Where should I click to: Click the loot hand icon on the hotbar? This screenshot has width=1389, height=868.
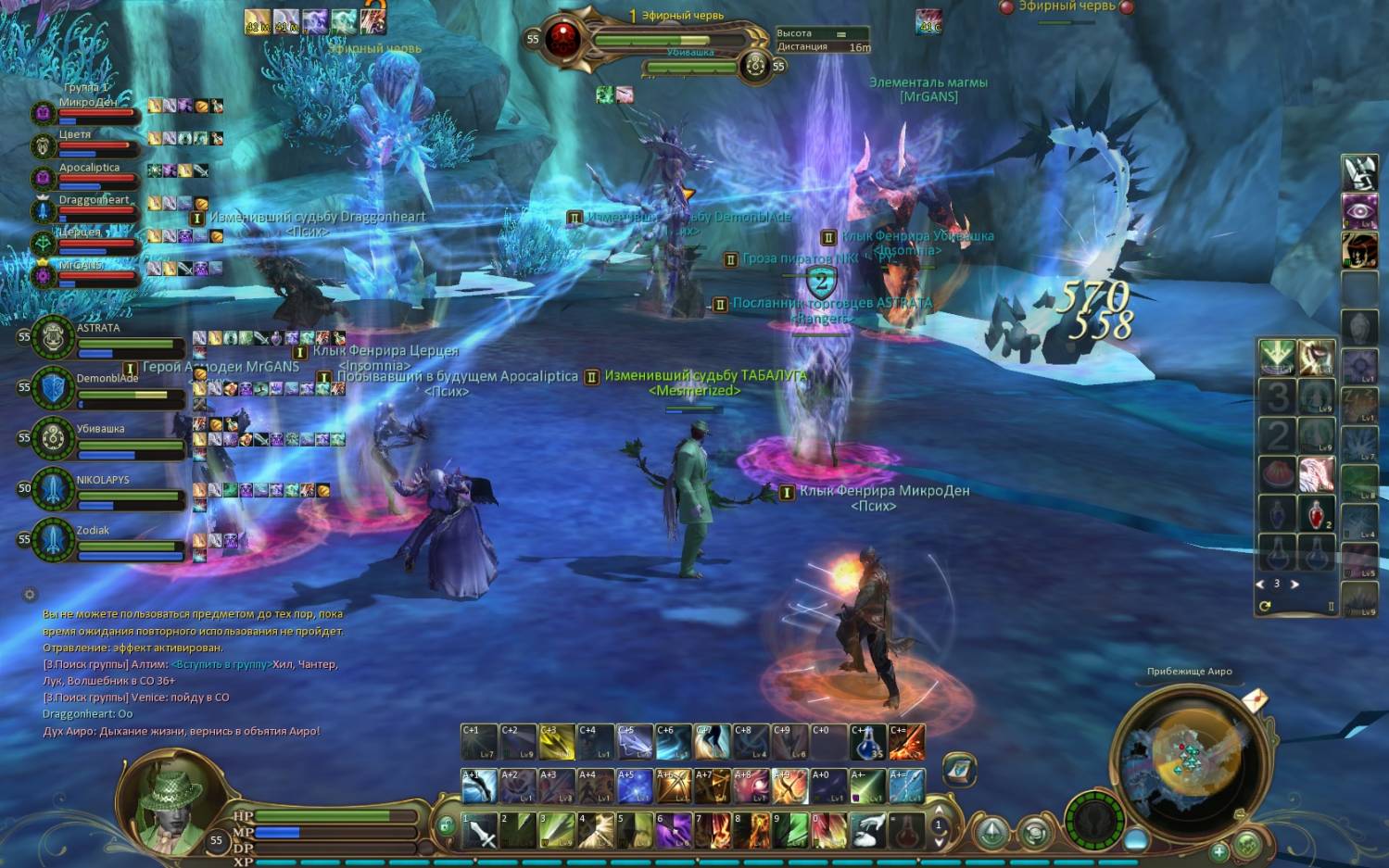(x=867, y=831)
